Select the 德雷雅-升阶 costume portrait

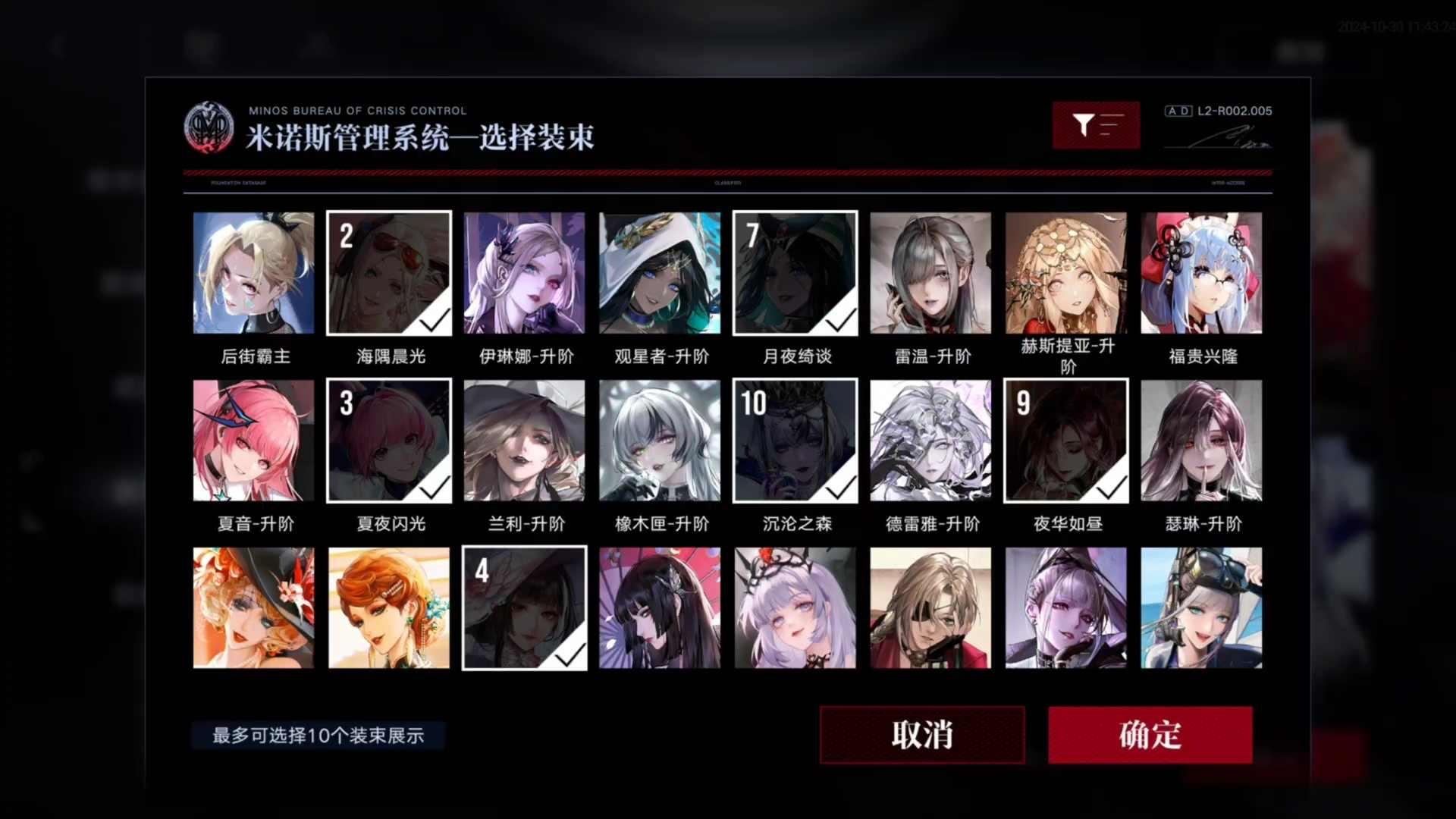(x=930, y=440)
